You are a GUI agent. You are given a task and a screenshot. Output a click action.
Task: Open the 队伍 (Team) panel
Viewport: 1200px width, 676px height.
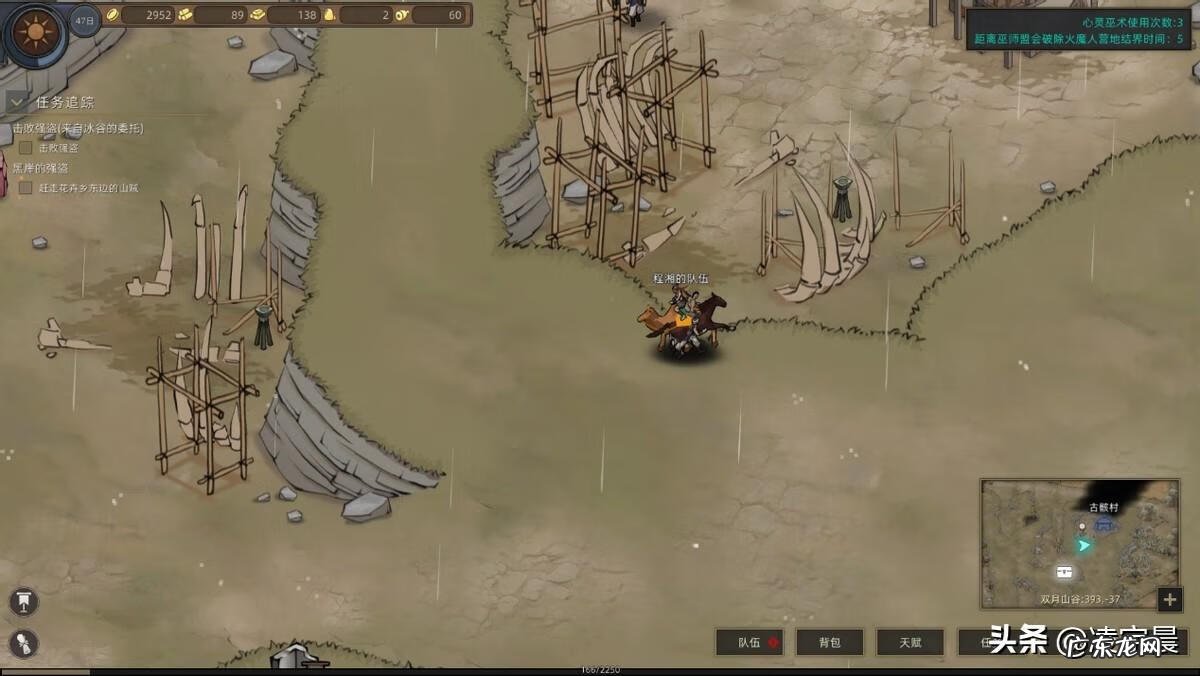(749, 642)
